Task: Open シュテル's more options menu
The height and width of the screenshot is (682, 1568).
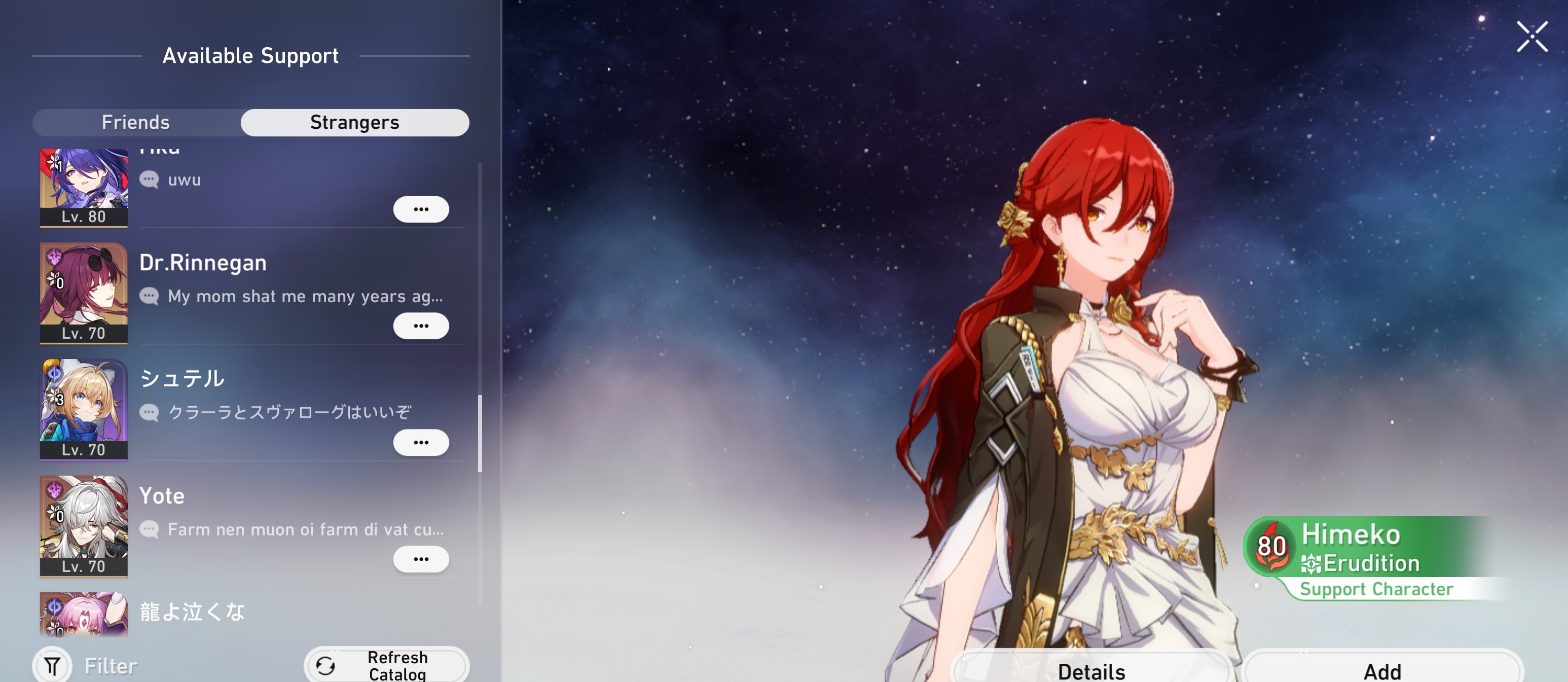Action: point(422,442)
